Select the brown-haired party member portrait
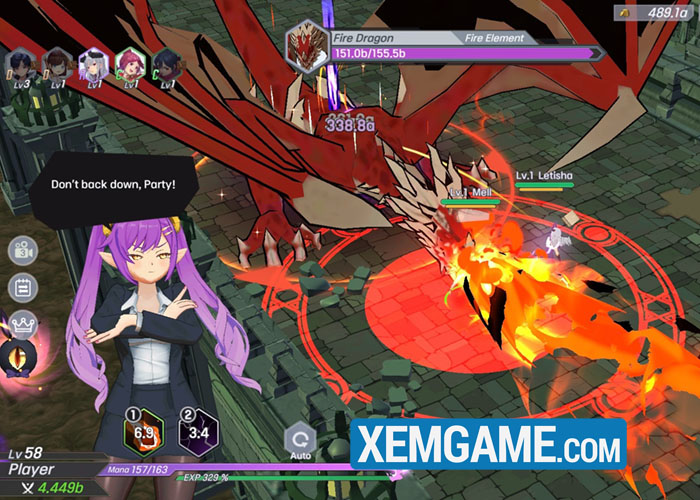 coord(59,66)
